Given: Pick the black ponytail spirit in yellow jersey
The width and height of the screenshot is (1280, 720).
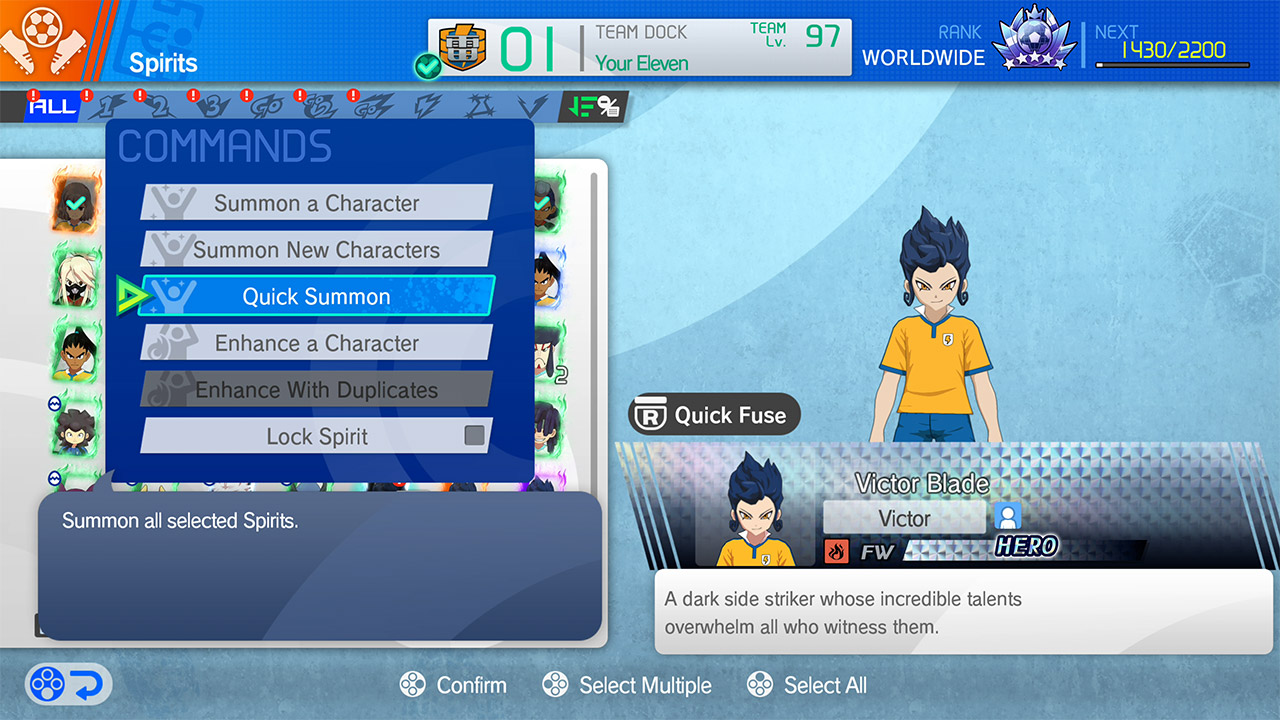Looking at the screenshot, I should pyautogui.click(x=76, y=352).
